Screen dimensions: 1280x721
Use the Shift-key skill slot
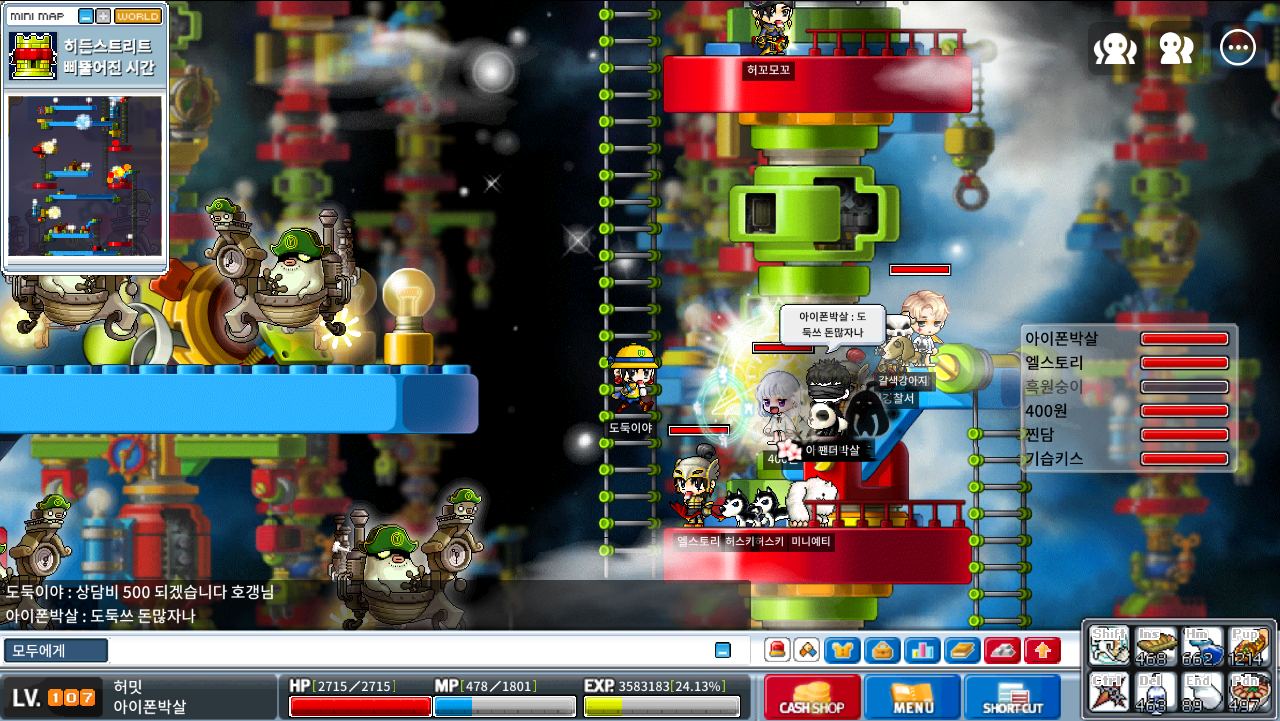click(1109, 646)
